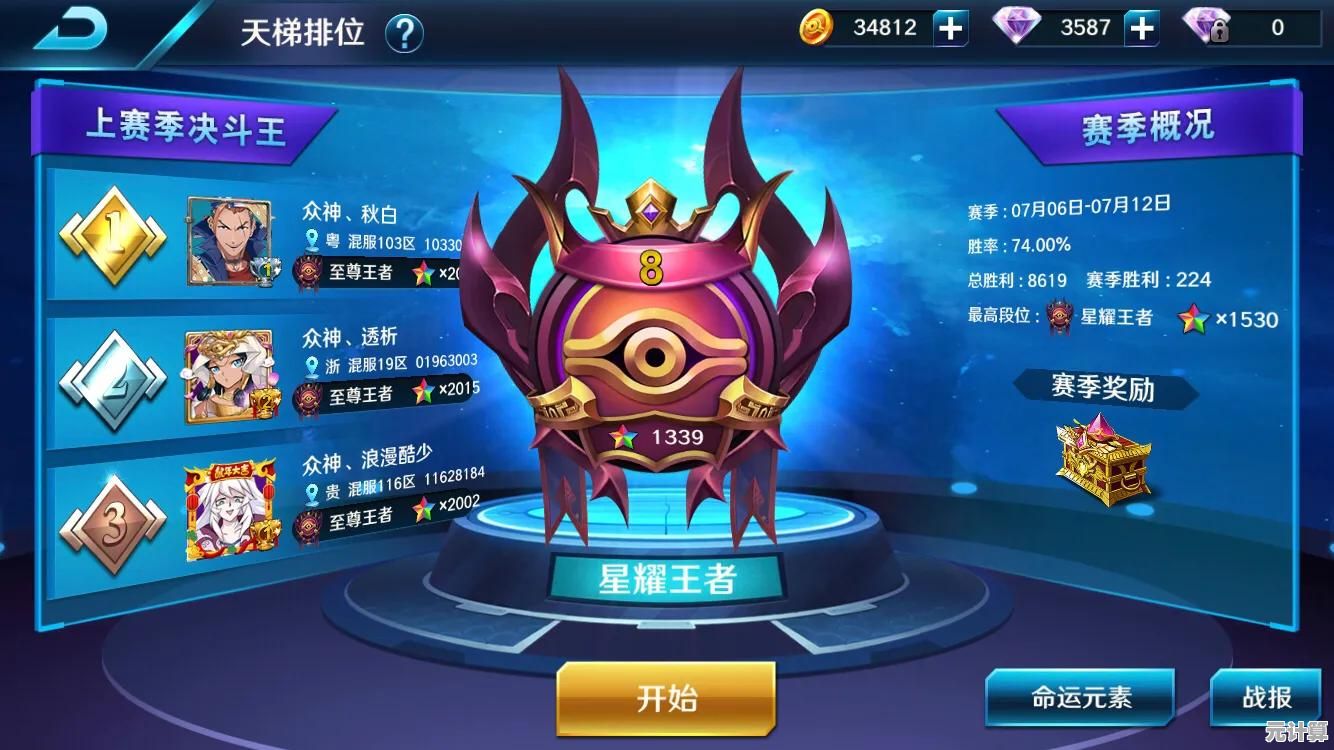Open the golden season reward chest

click(x=1104, y=459)
